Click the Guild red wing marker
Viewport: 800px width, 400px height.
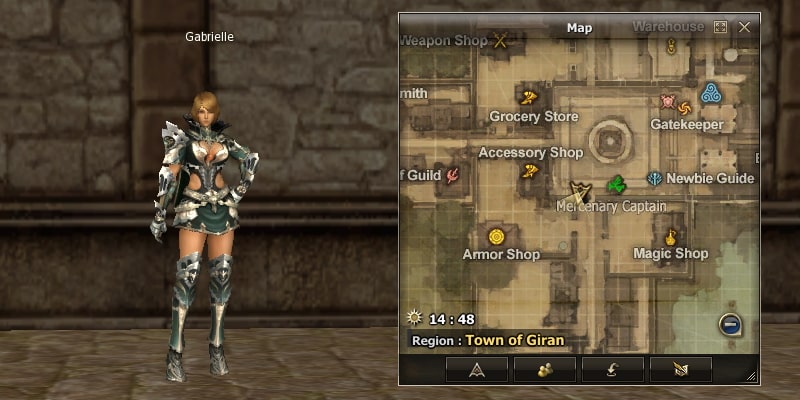pyautogui.click(x=453, y=177)
